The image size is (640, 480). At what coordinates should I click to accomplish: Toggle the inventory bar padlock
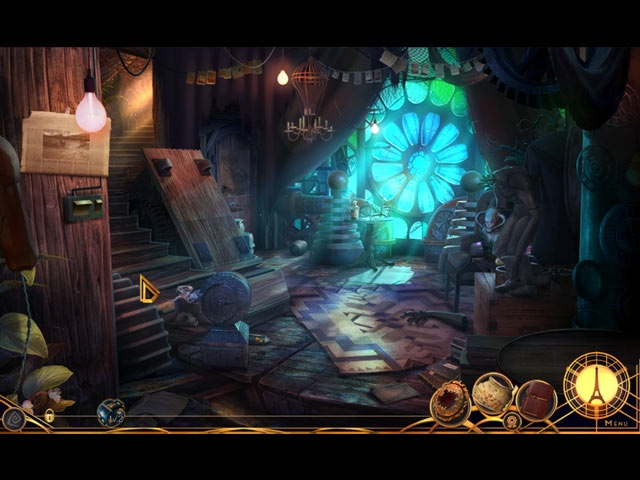click(x=48, y=415)
